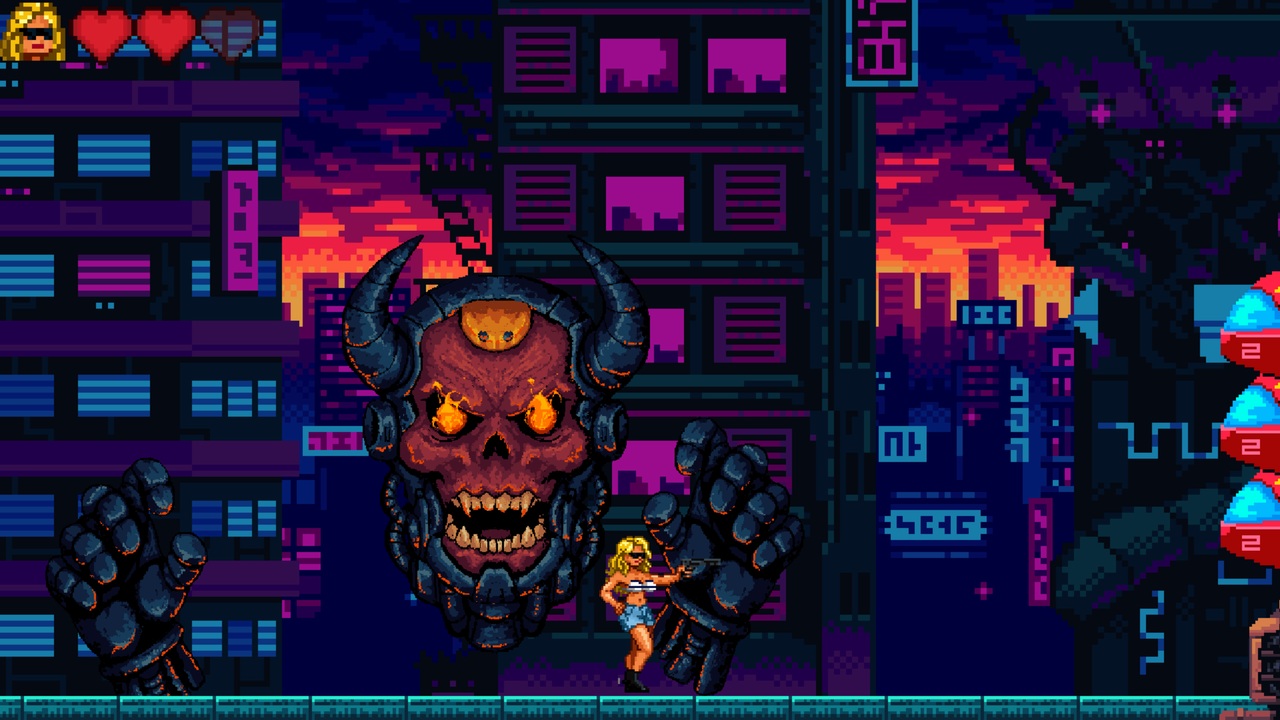Select the first full red heart

tap(103, 32)
